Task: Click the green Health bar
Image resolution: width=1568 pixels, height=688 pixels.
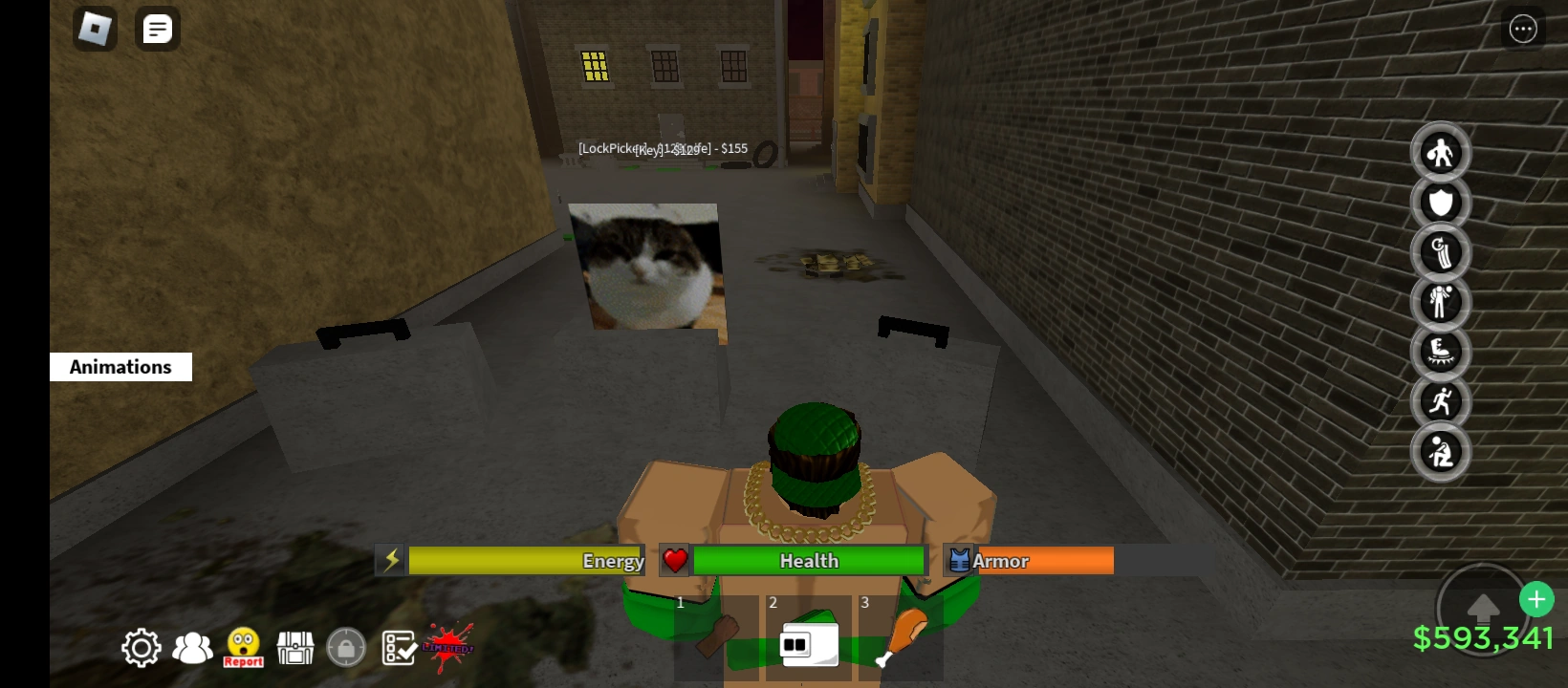Action: pos(808,560)
